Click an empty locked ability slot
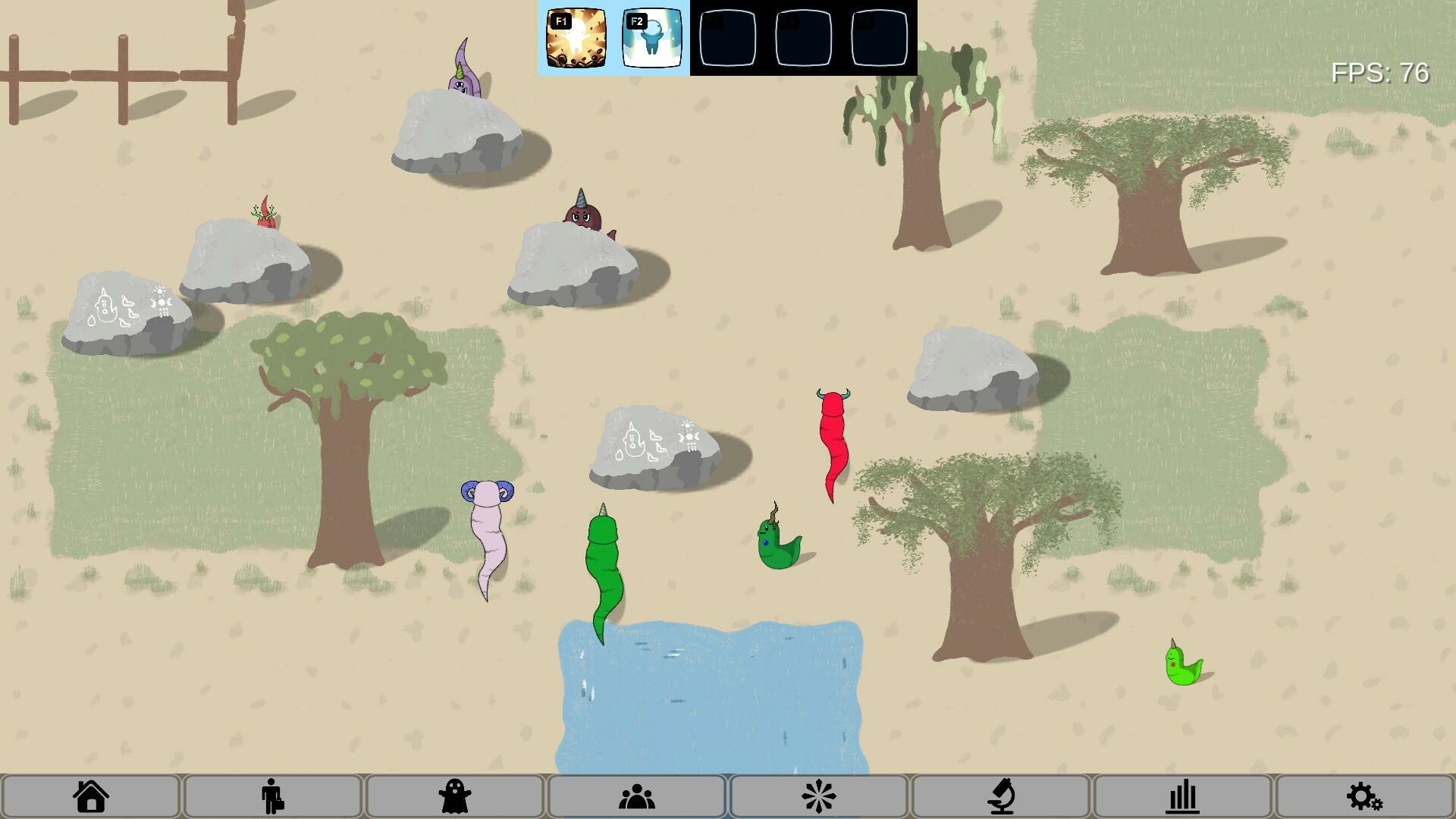Image resolution: width=1456 pixels, height=819 pixels. 730,39
